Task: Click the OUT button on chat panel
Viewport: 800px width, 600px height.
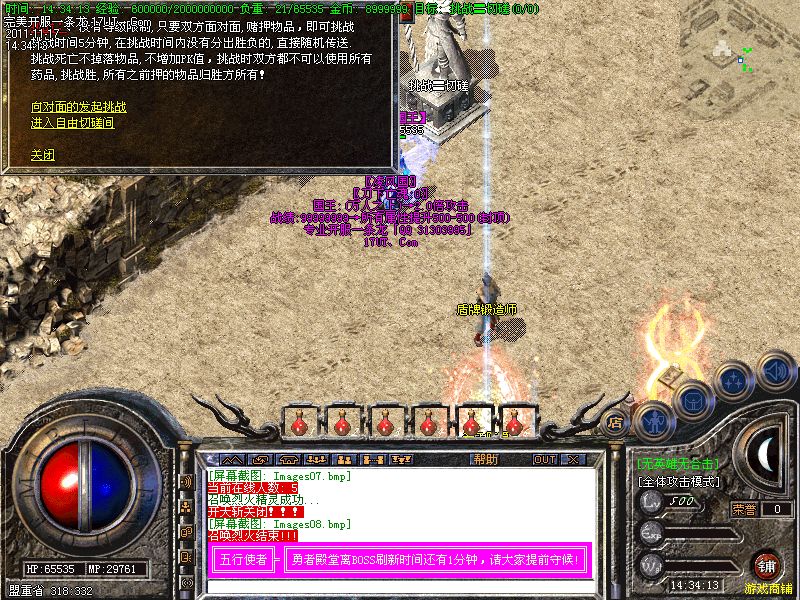Action: click(545, 459)
